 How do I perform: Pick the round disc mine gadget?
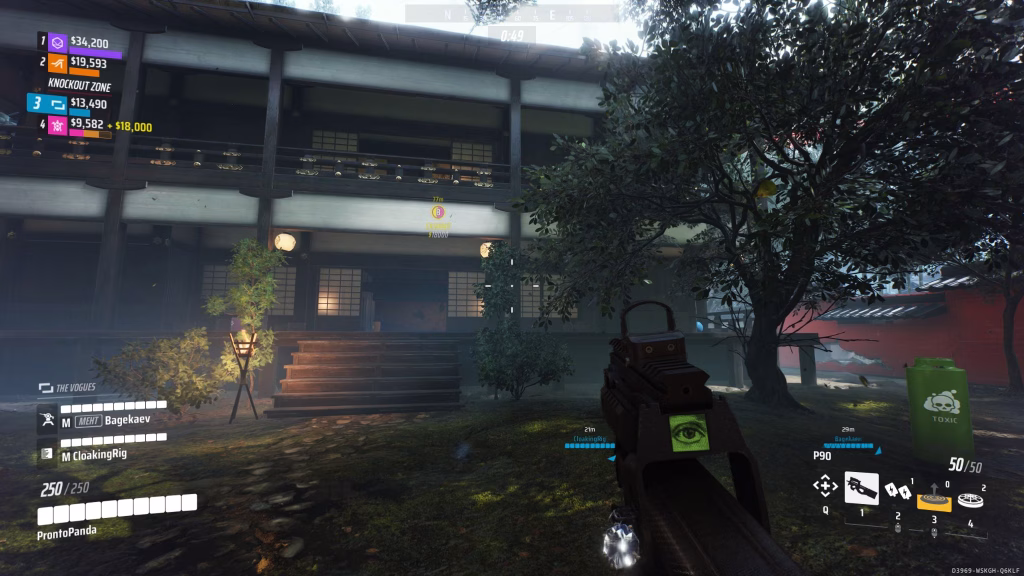968,499
